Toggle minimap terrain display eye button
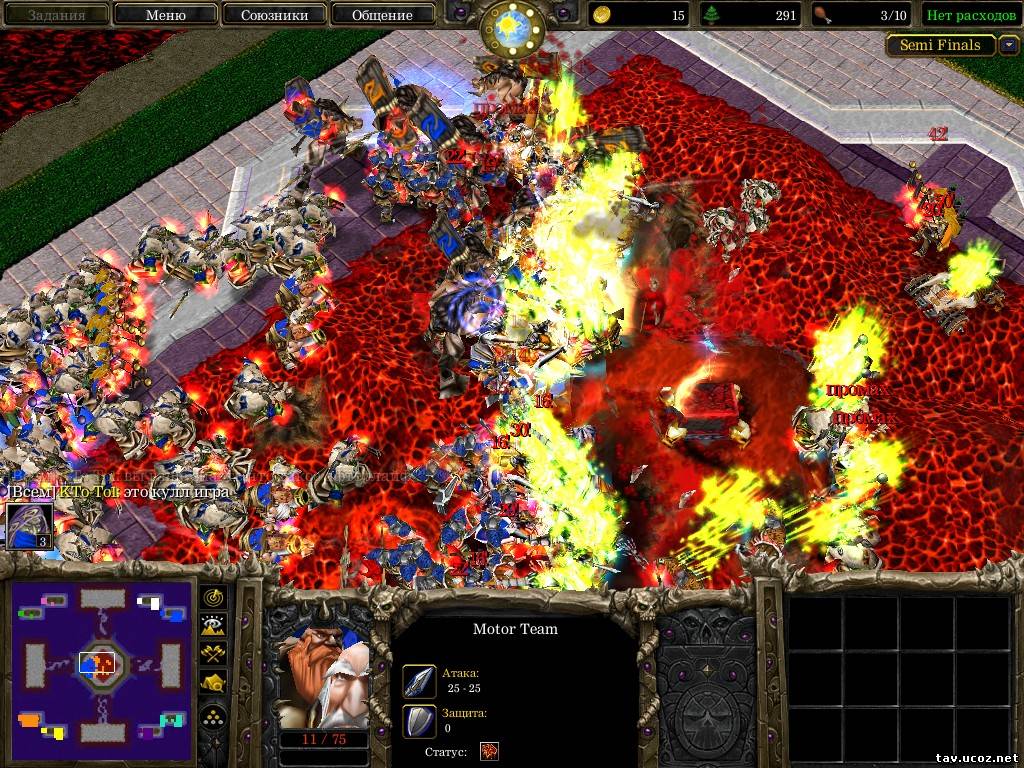This screenshot has height=768, width=1024. [215, 626]
